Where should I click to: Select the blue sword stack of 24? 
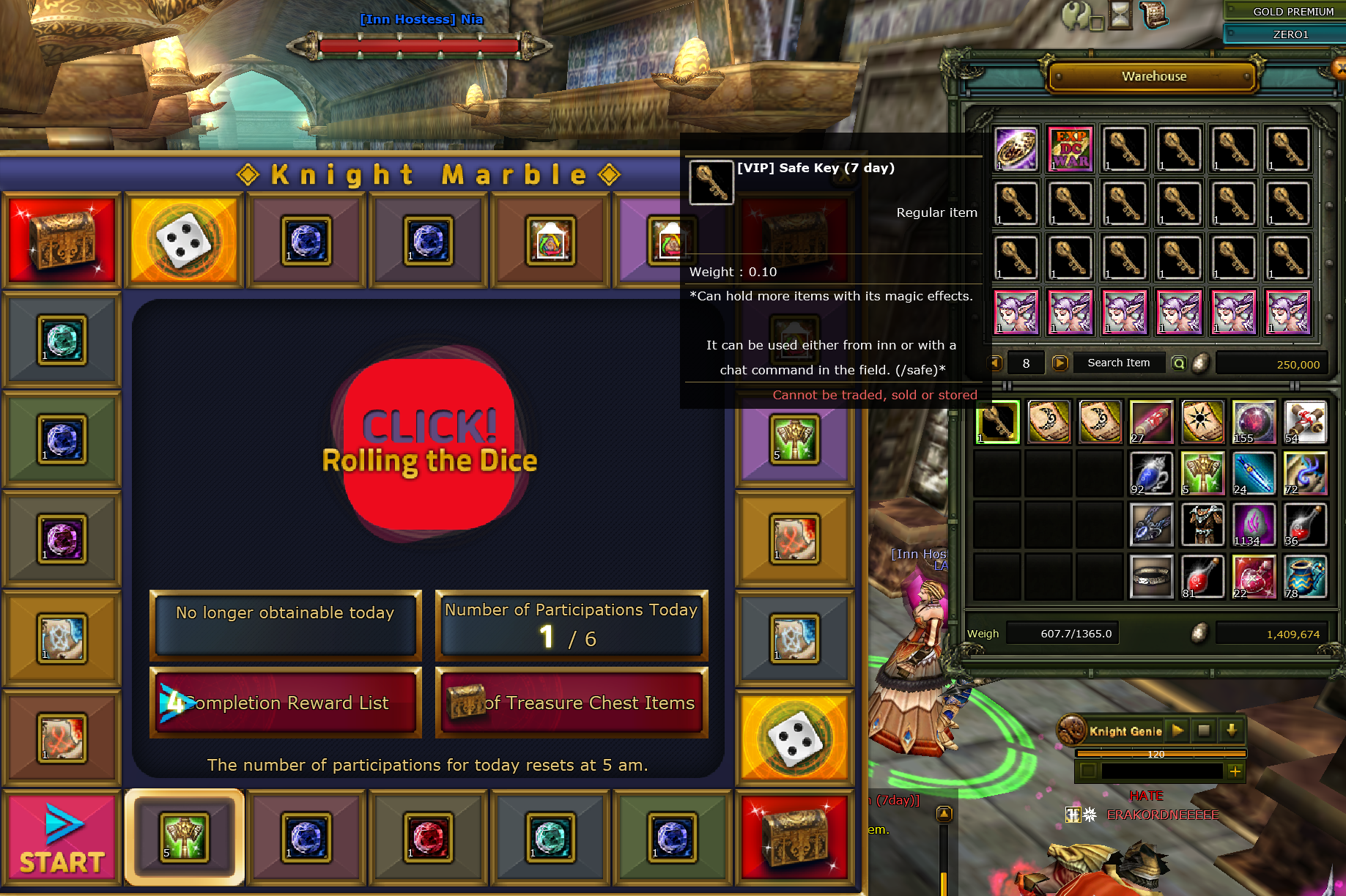point(1254,473)
